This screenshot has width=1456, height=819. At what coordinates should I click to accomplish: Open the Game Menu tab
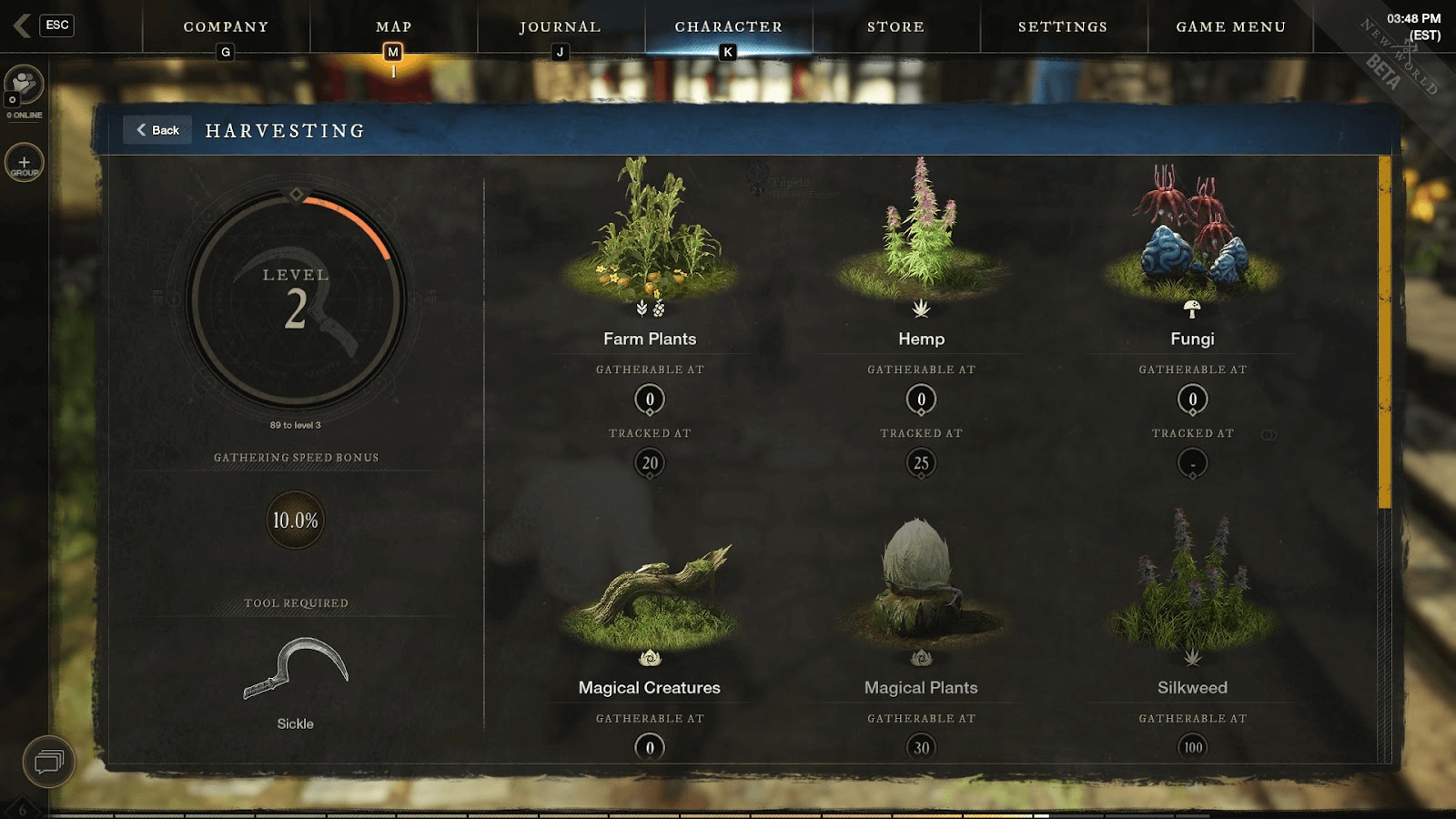click(1230, 27)
